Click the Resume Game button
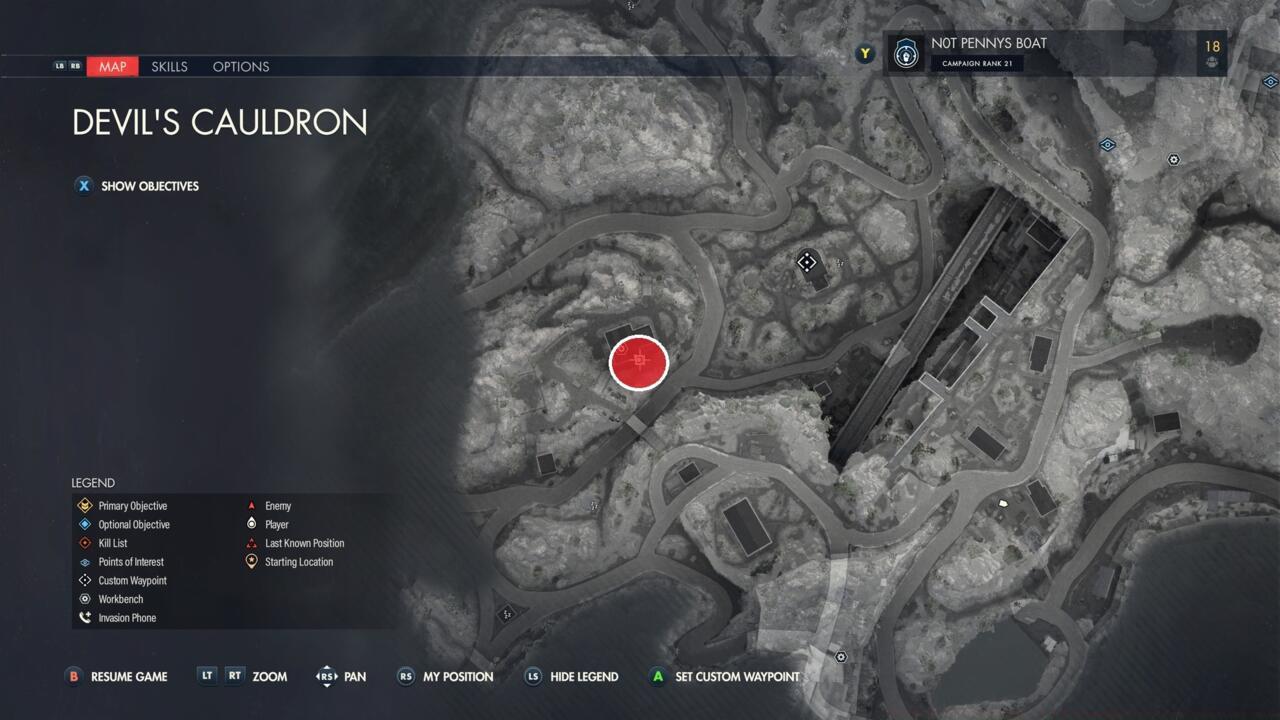The image size is (1280, 720). coord(116,677)
